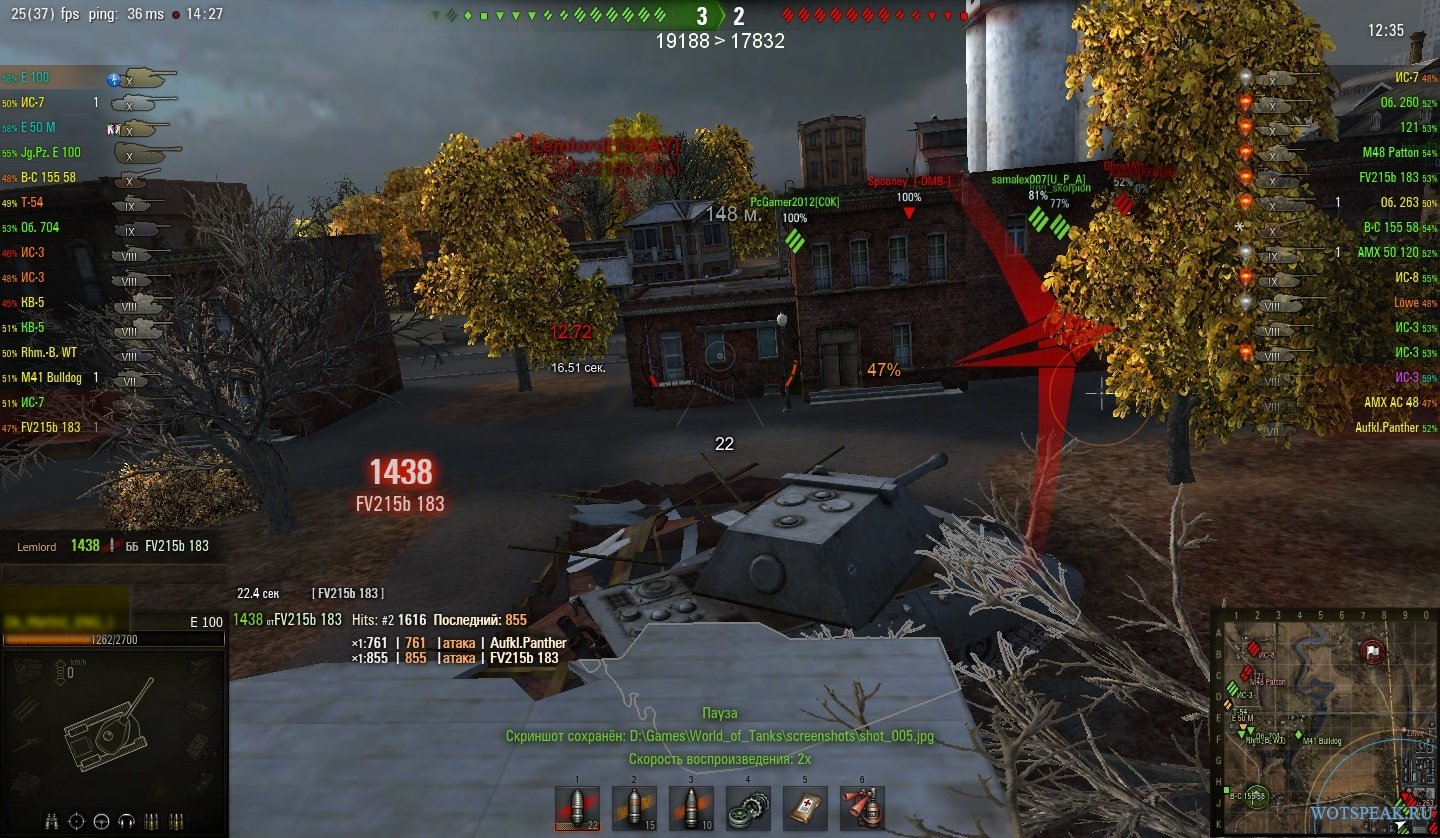Image resolution: width=1440 pixels, height=838 pixels.
Task: Use the fire extinguisher consumable
Action: point(861,808)
